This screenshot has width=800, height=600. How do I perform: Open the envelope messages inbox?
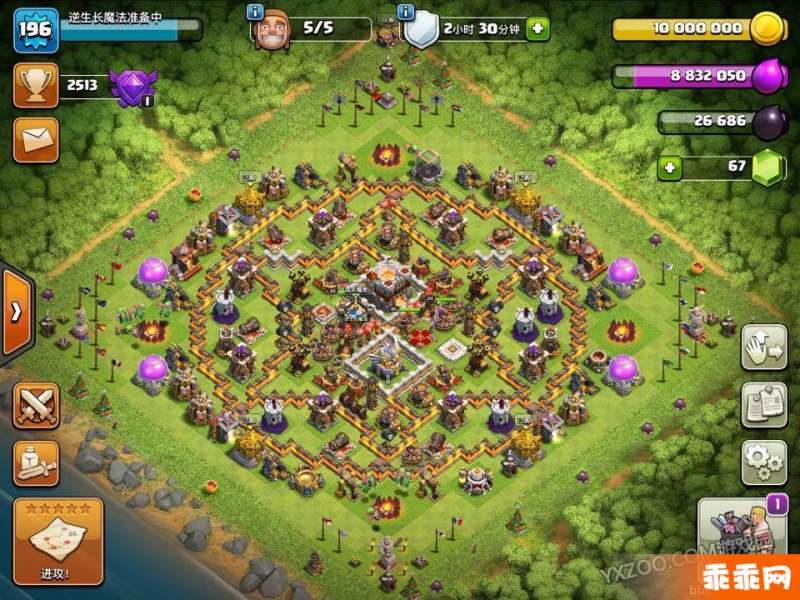[36, 140]
